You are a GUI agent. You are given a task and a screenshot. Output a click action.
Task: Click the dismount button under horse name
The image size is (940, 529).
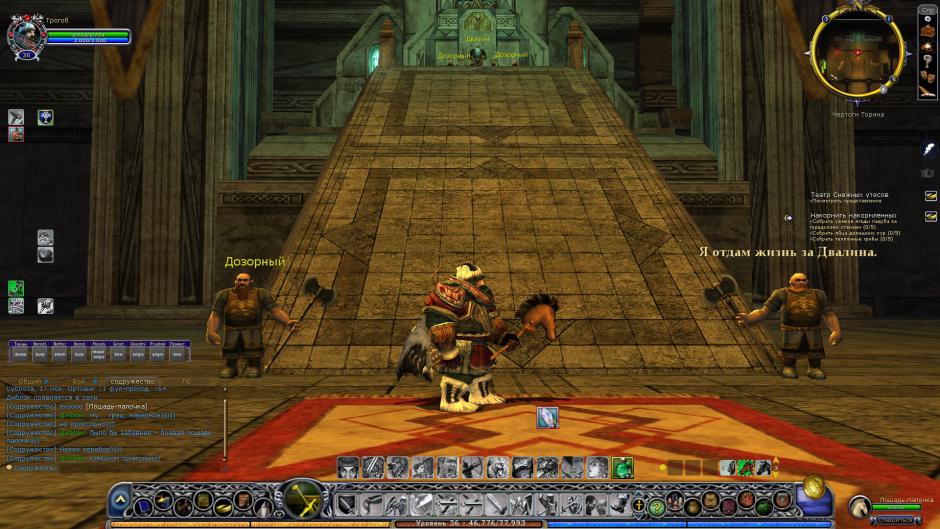click(x=896, y=519)
